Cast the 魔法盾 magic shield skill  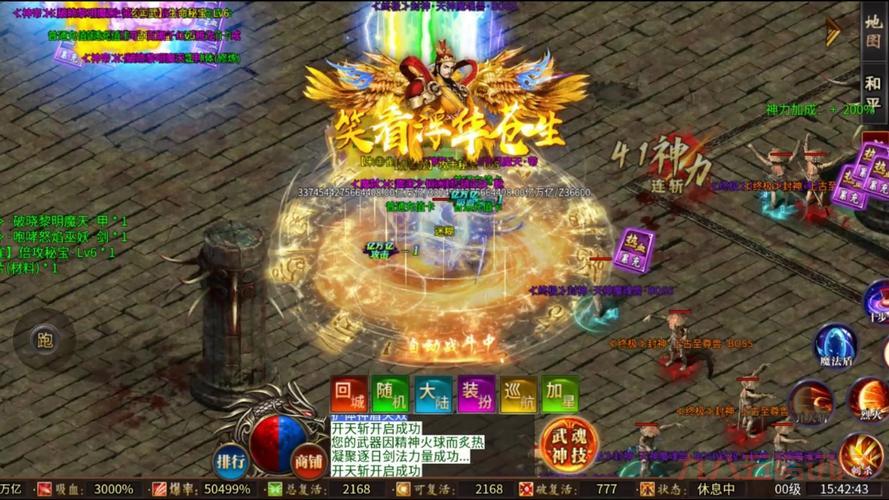[x=835, y=345]
